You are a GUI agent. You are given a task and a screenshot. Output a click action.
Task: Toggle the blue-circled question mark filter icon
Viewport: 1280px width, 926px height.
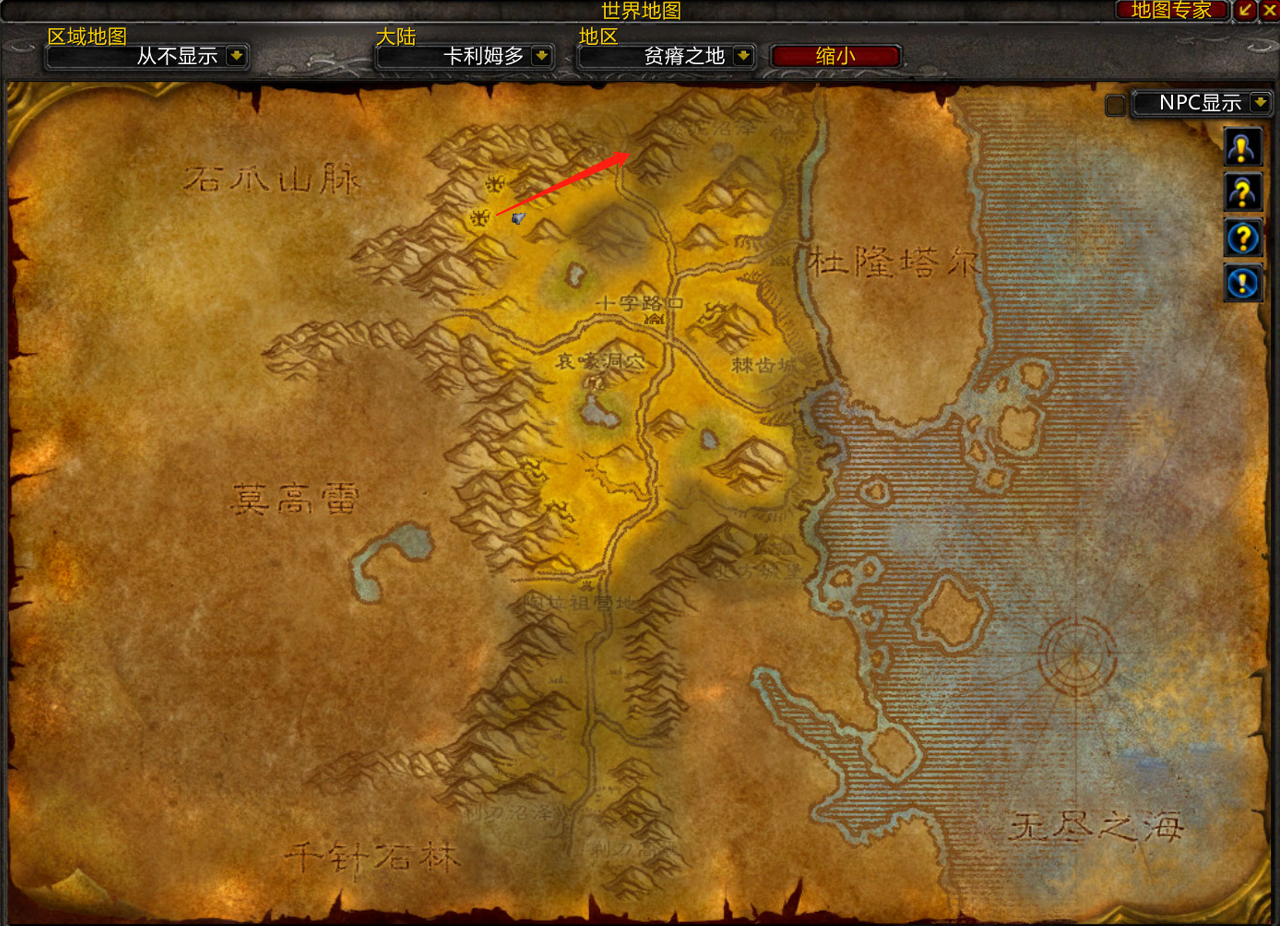pyautogui.click(x=1243, y=238)
